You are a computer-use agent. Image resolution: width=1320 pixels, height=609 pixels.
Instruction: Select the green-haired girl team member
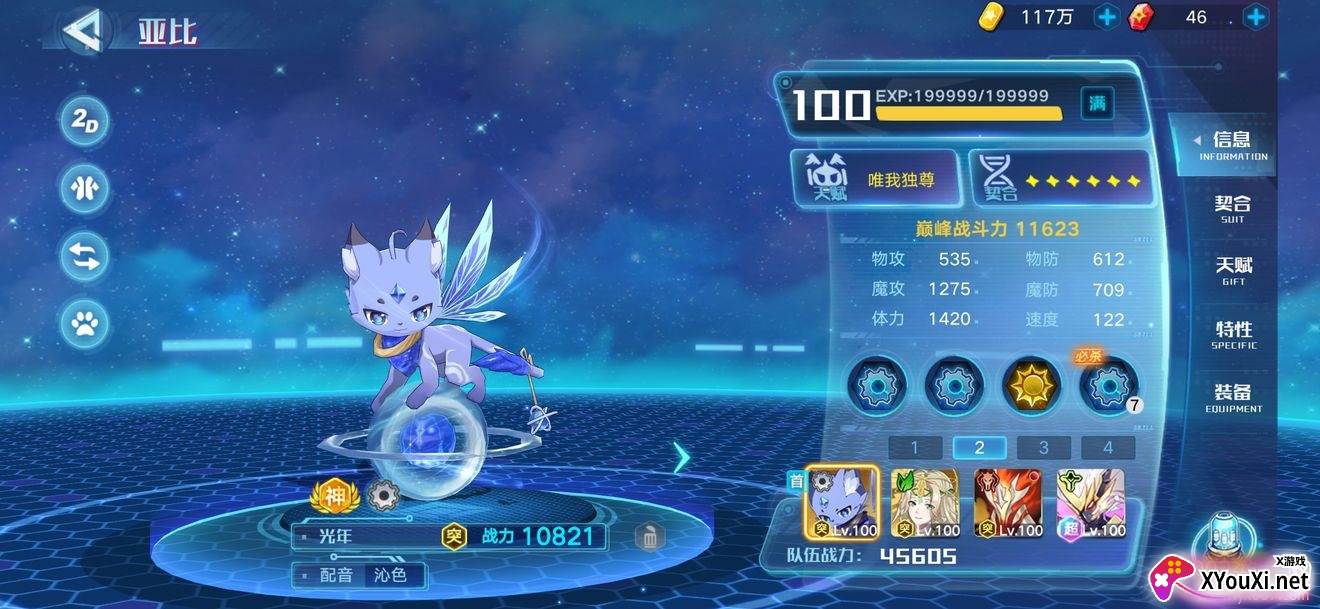pos(925,504)
